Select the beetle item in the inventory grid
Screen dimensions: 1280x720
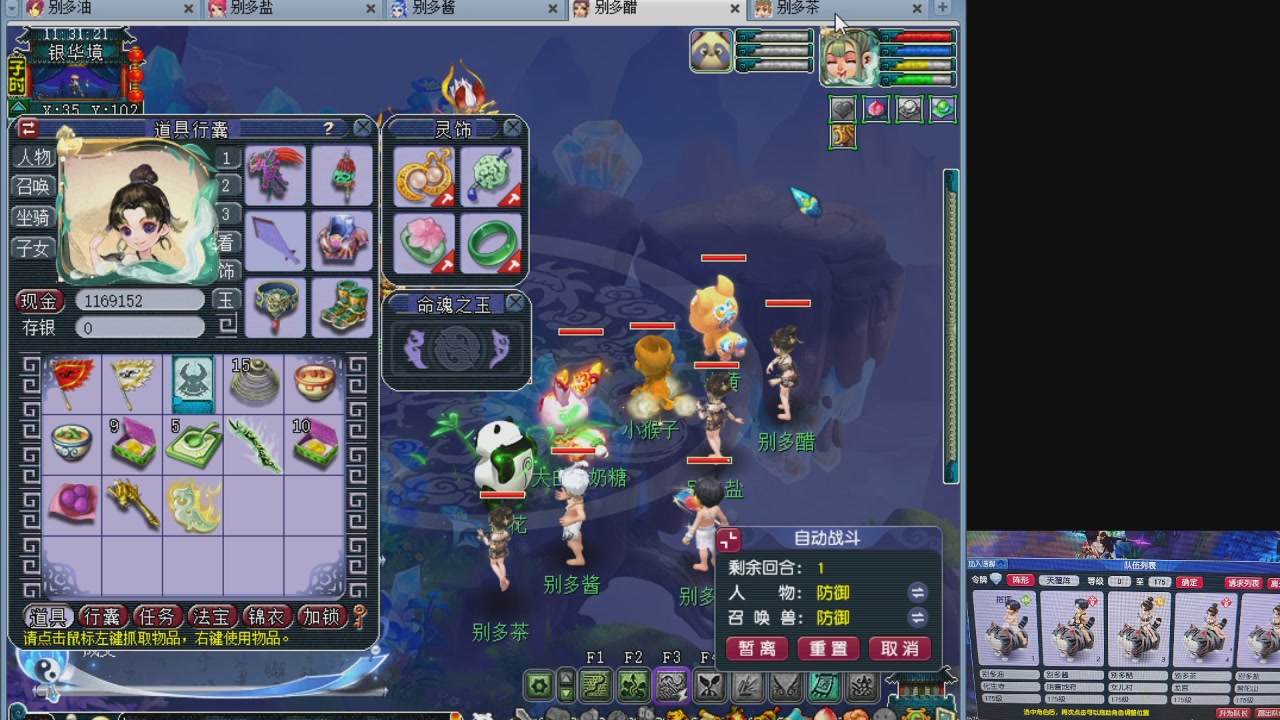193,383
